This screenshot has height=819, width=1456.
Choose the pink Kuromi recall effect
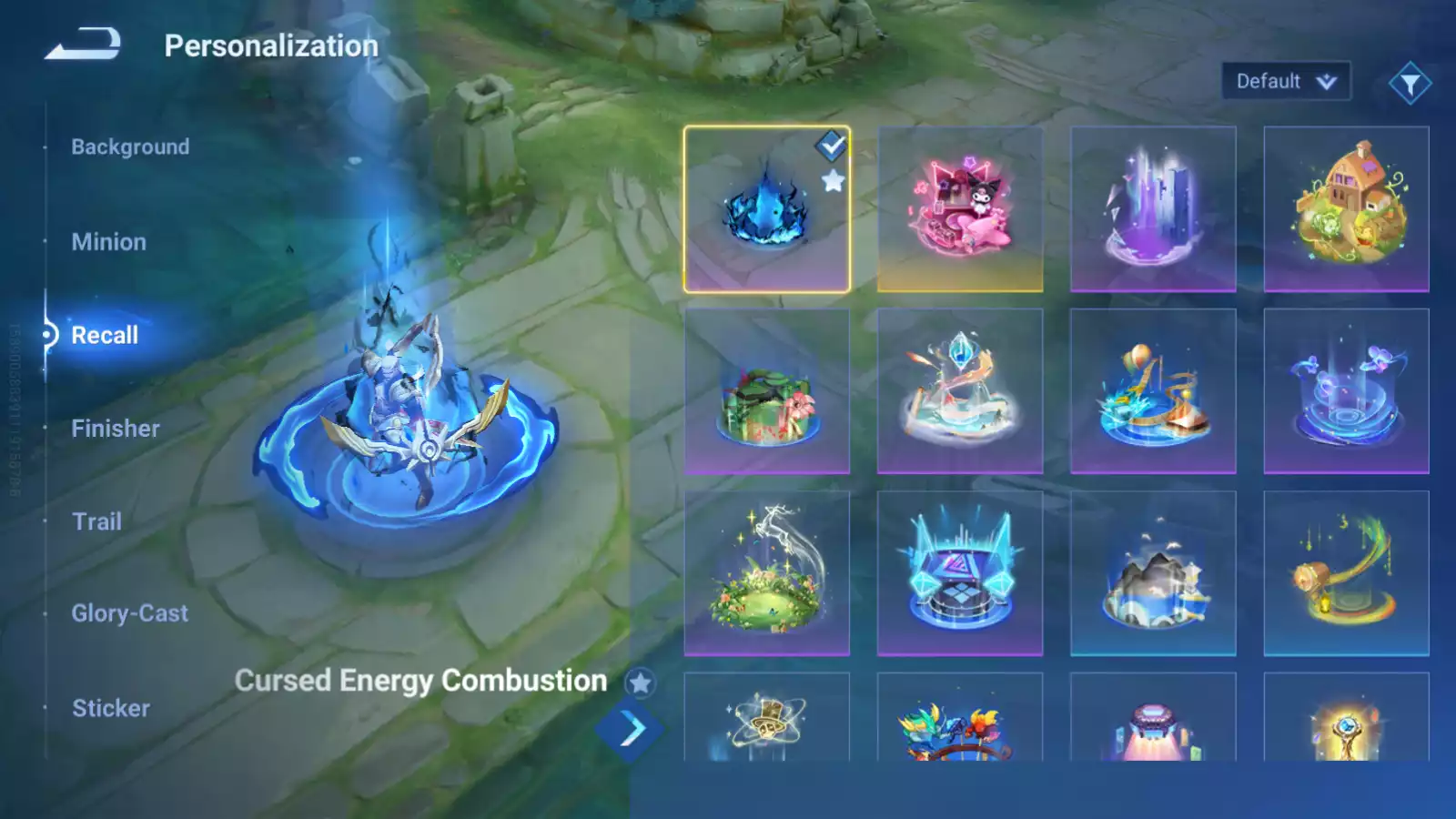pos(960,210)
